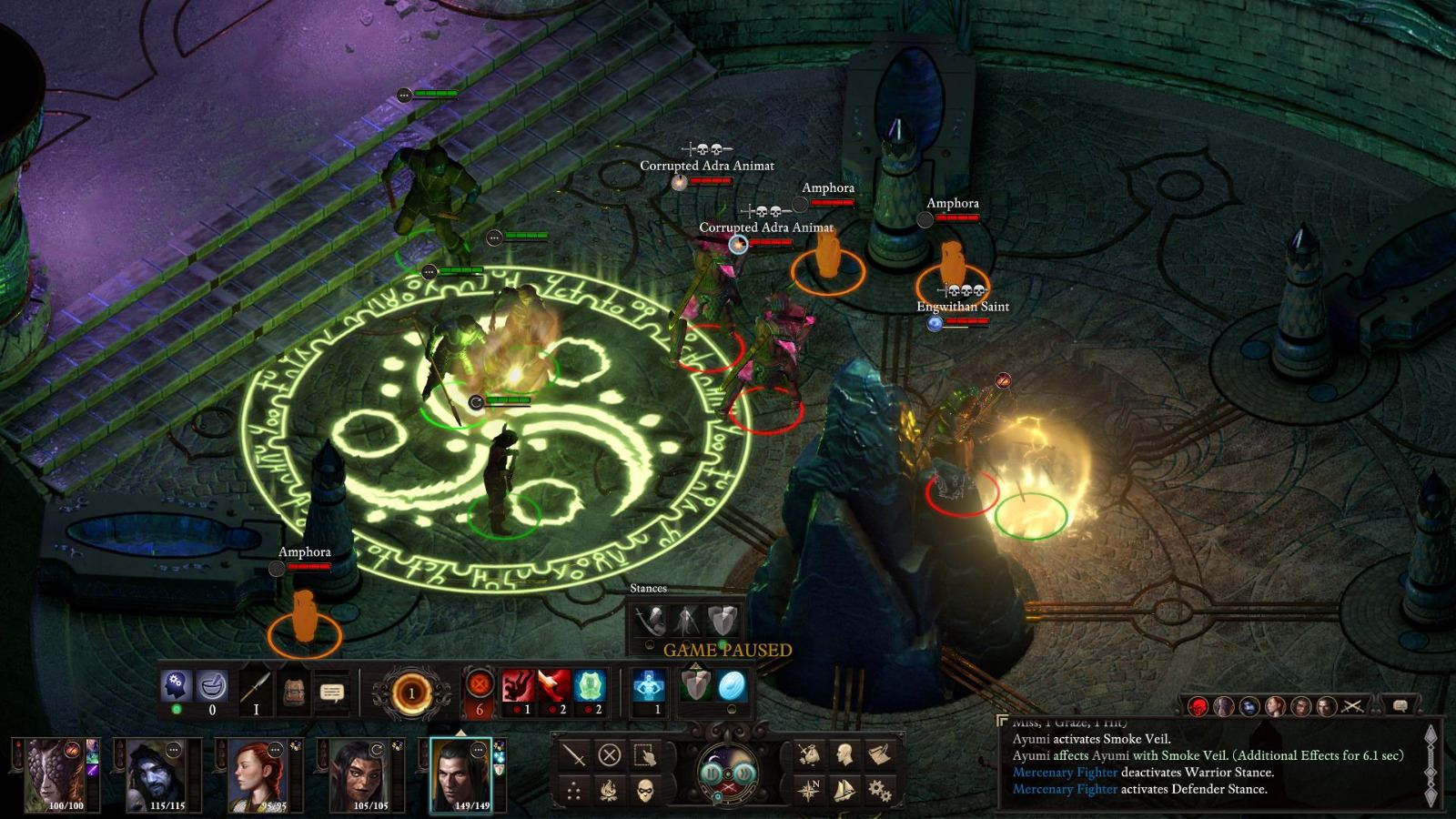The width and height of the screenshot is (1456, 819).
Task: Switch to chat with the speech bubble tab
Action: pos(1400,705)
